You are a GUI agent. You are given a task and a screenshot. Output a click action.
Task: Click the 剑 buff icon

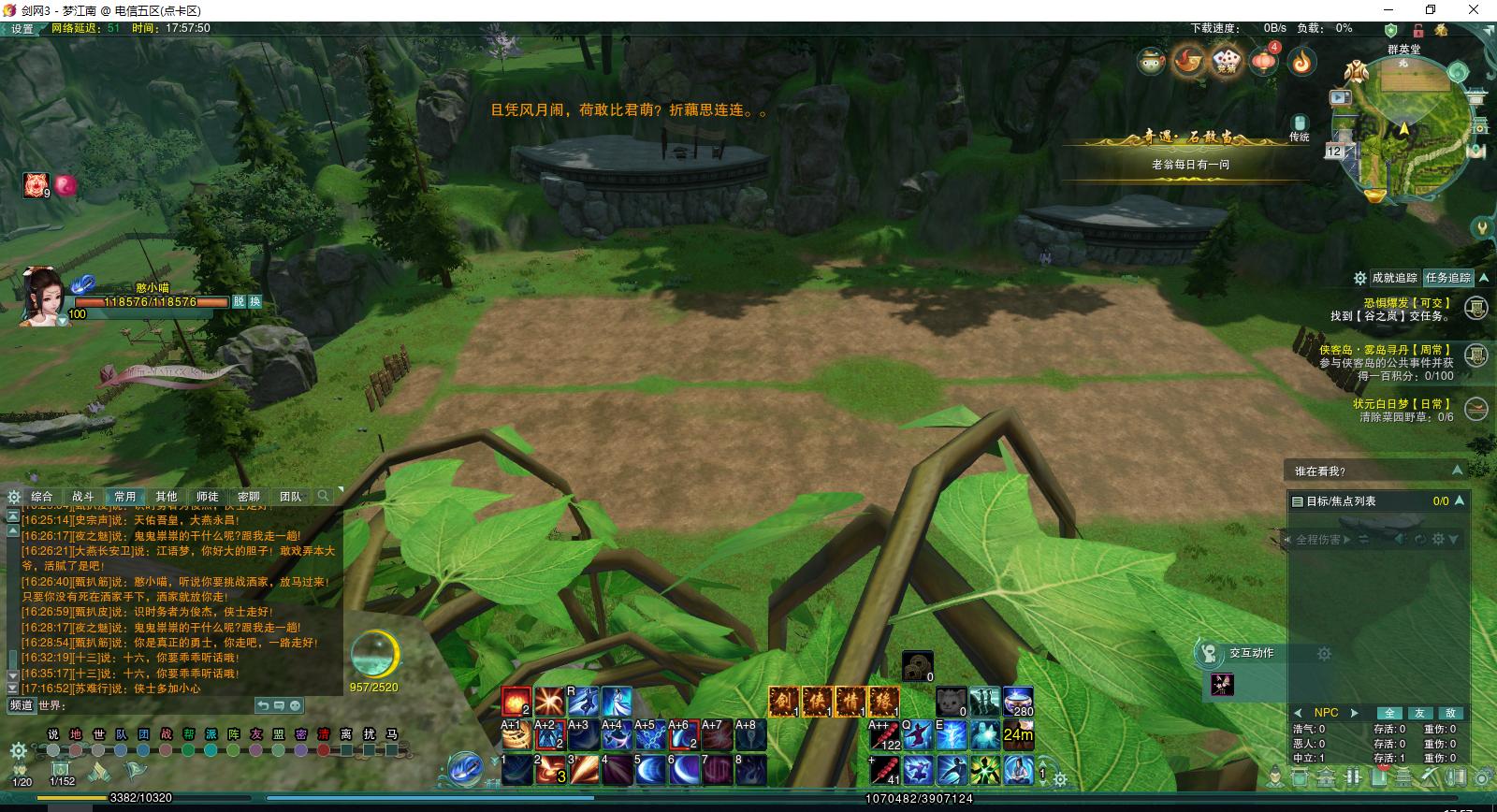pos(783,702)
